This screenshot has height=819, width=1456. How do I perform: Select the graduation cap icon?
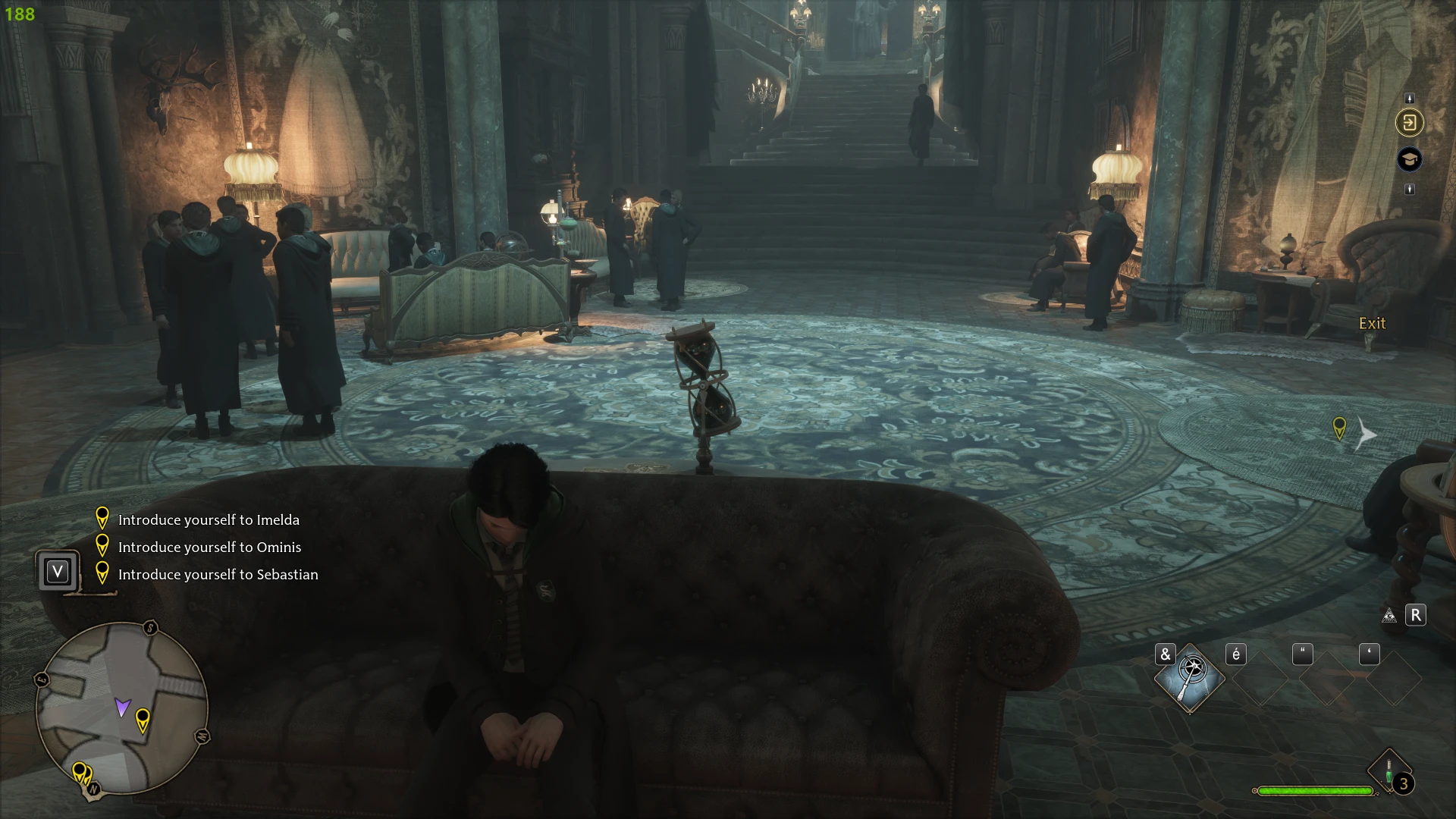tap(1410, 159)
